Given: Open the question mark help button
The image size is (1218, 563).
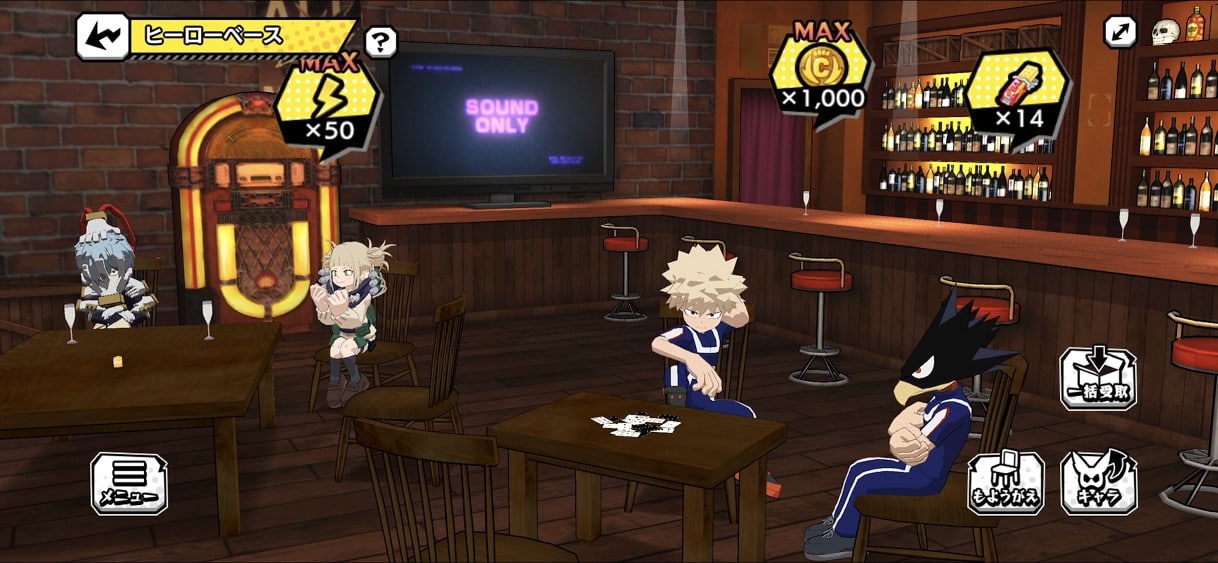Looking at the screenshot, I should click(x=381, y=42).
